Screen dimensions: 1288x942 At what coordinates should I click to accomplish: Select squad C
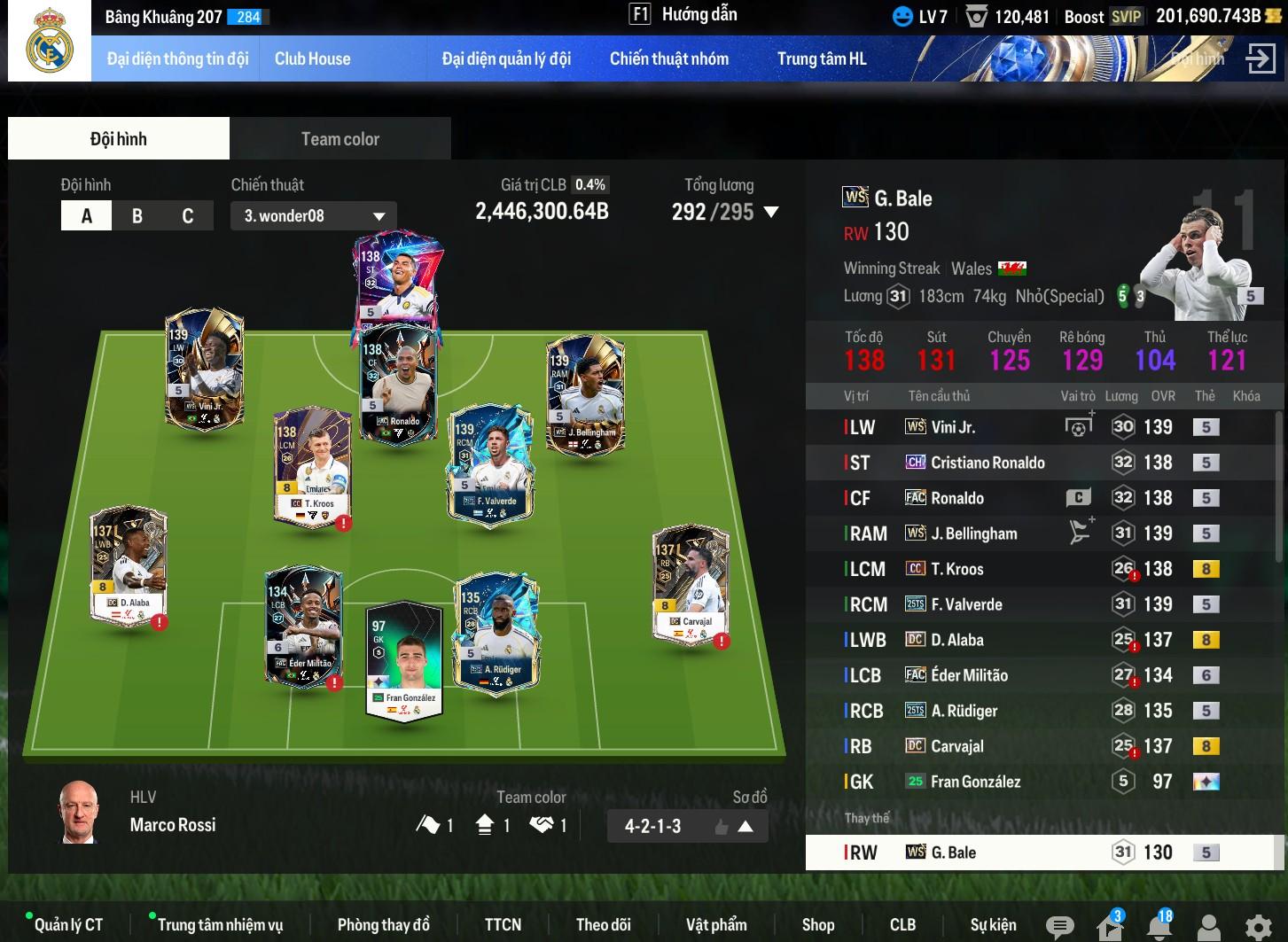(187, 216)
